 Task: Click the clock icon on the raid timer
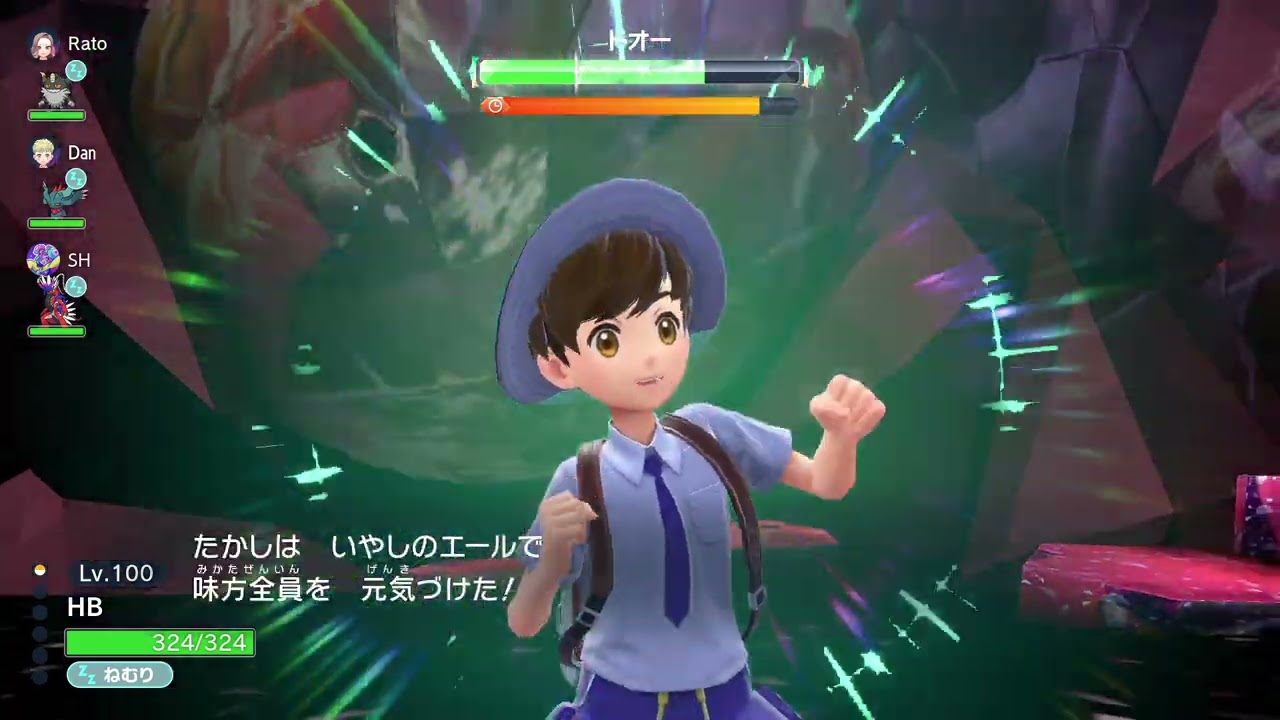point(496,104)
